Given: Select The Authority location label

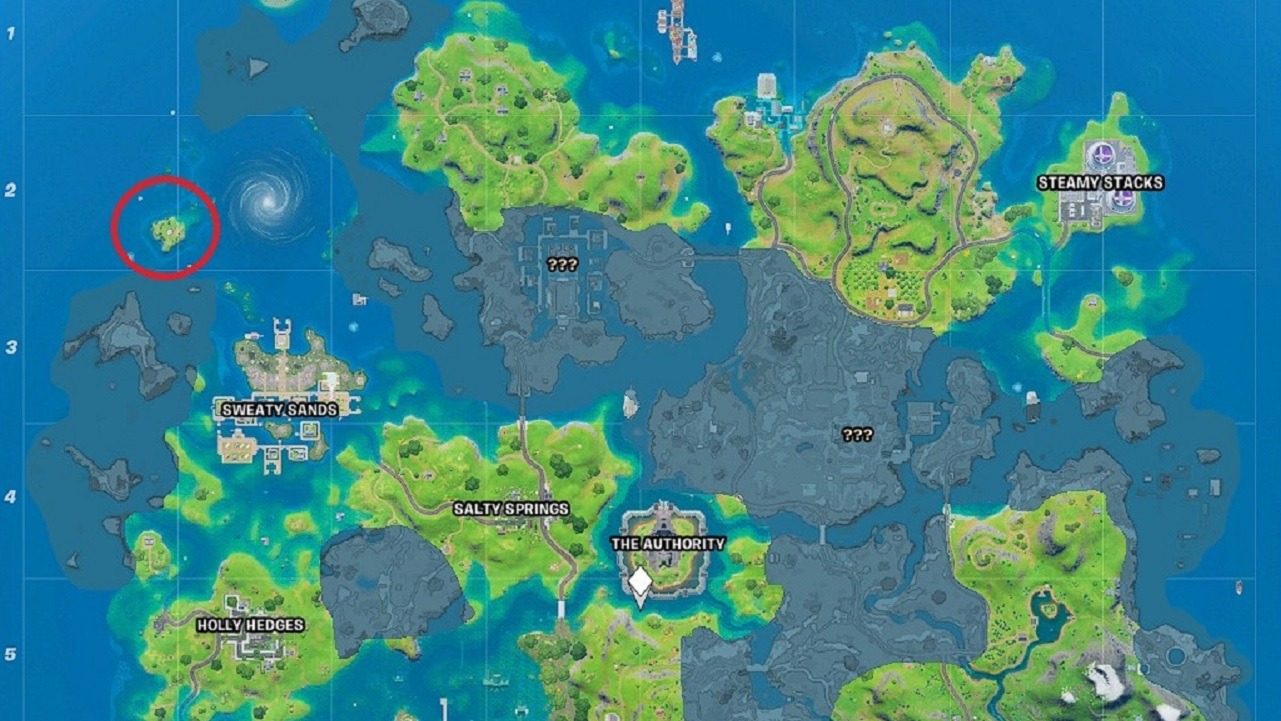Looking at the screenshot, I should click(668, 544).
